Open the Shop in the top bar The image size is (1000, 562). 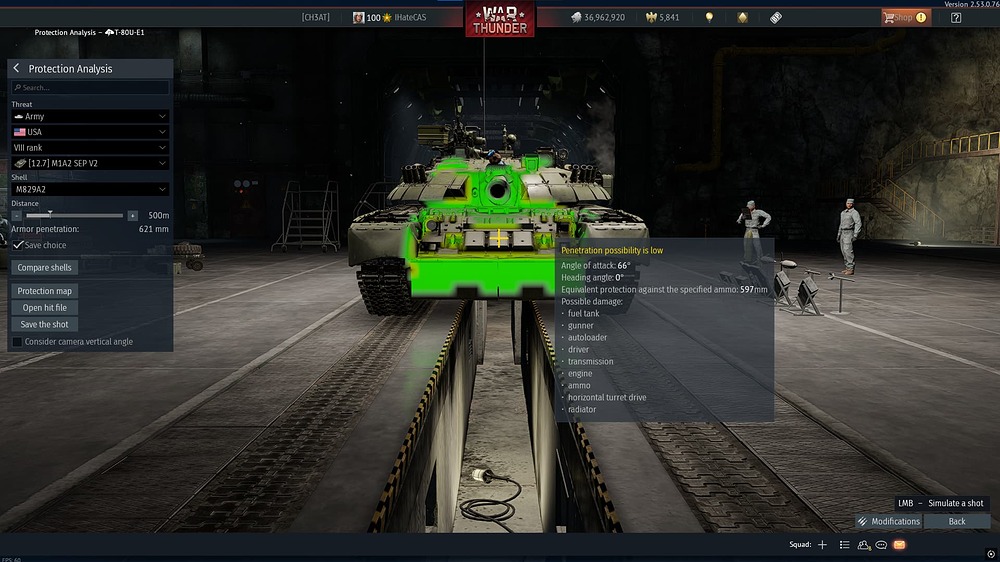coord(904,17)
